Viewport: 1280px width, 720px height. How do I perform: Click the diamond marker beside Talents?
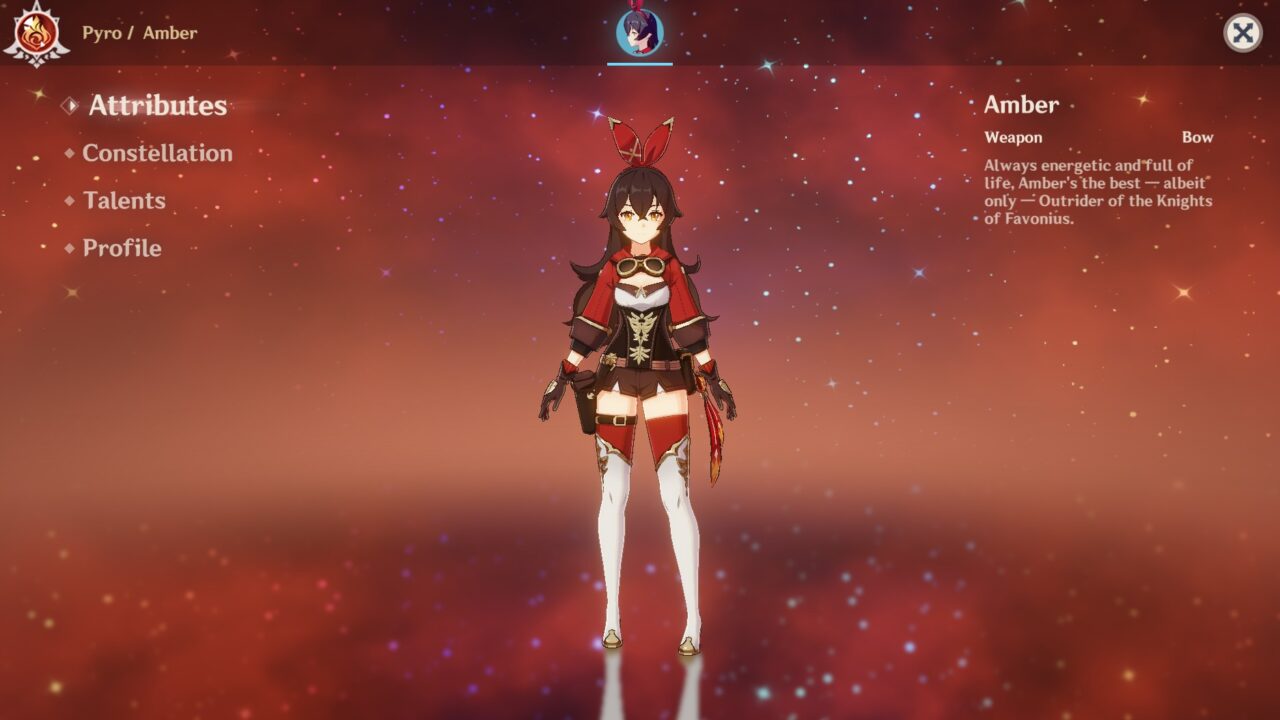click(x=70, y=201)
